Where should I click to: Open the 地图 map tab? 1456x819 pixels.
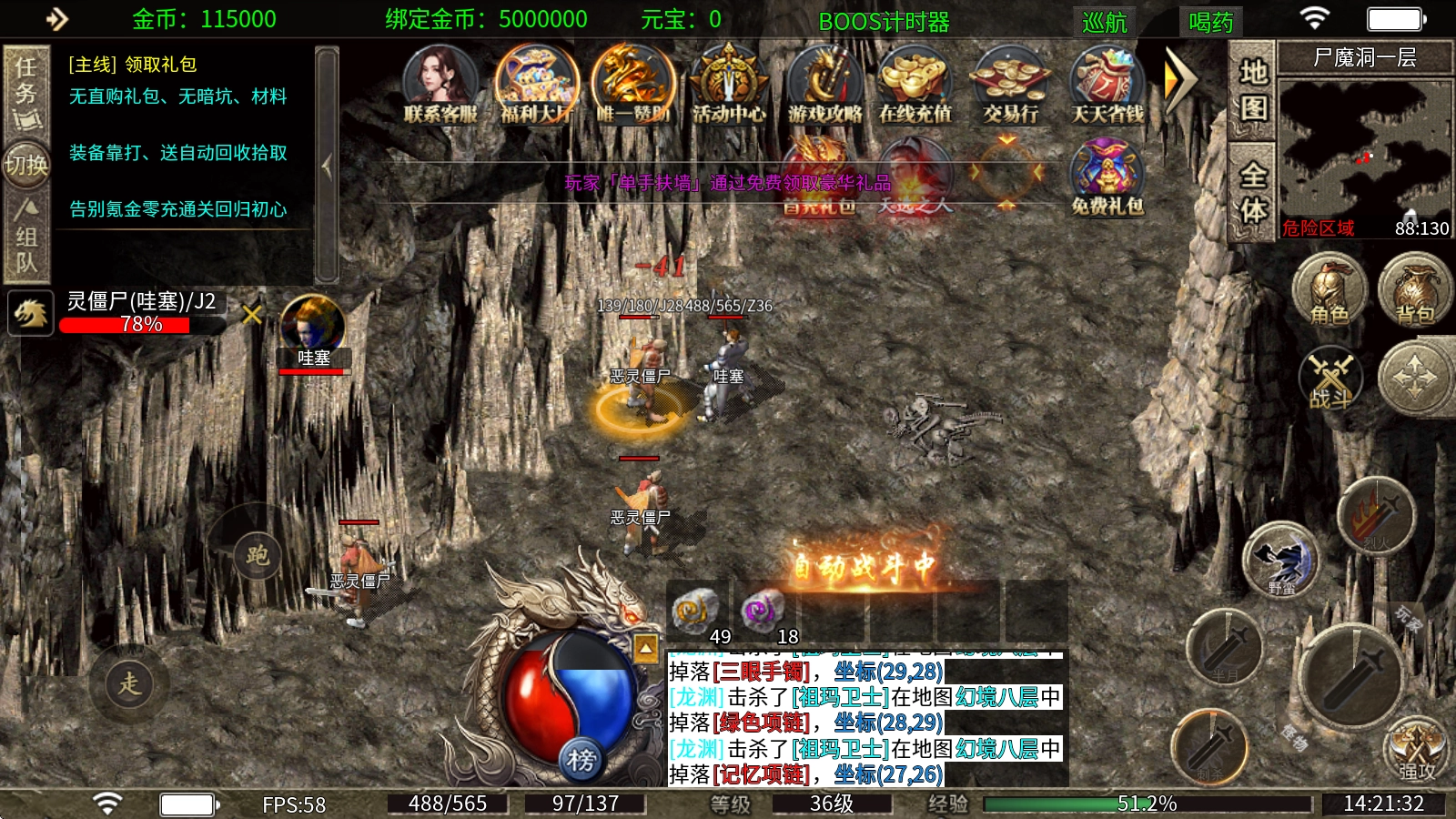[x=1253, y=90]
